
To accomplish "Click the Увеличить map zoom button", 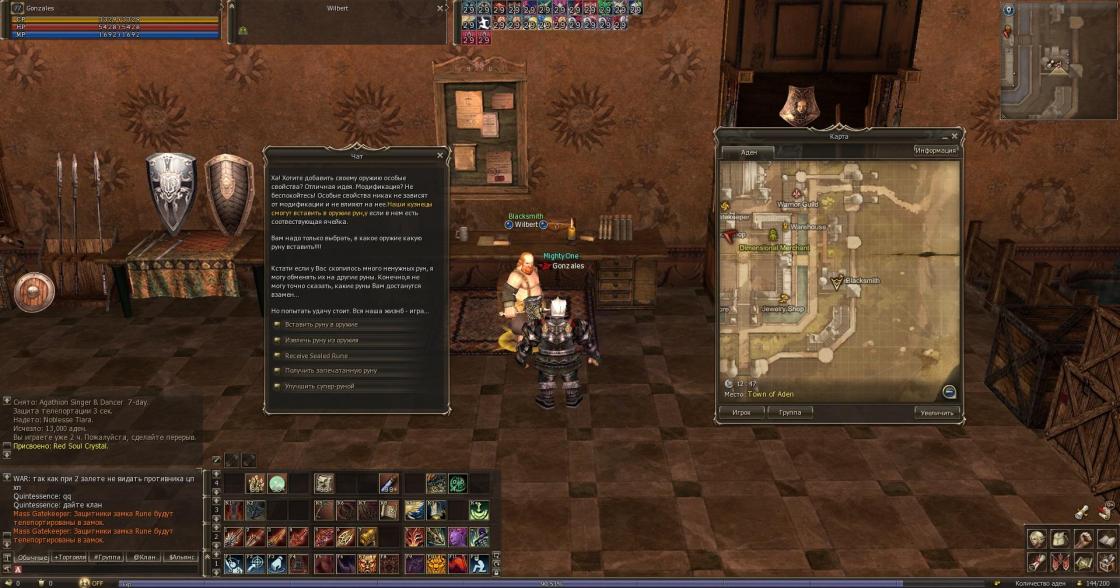I will 937,412.
